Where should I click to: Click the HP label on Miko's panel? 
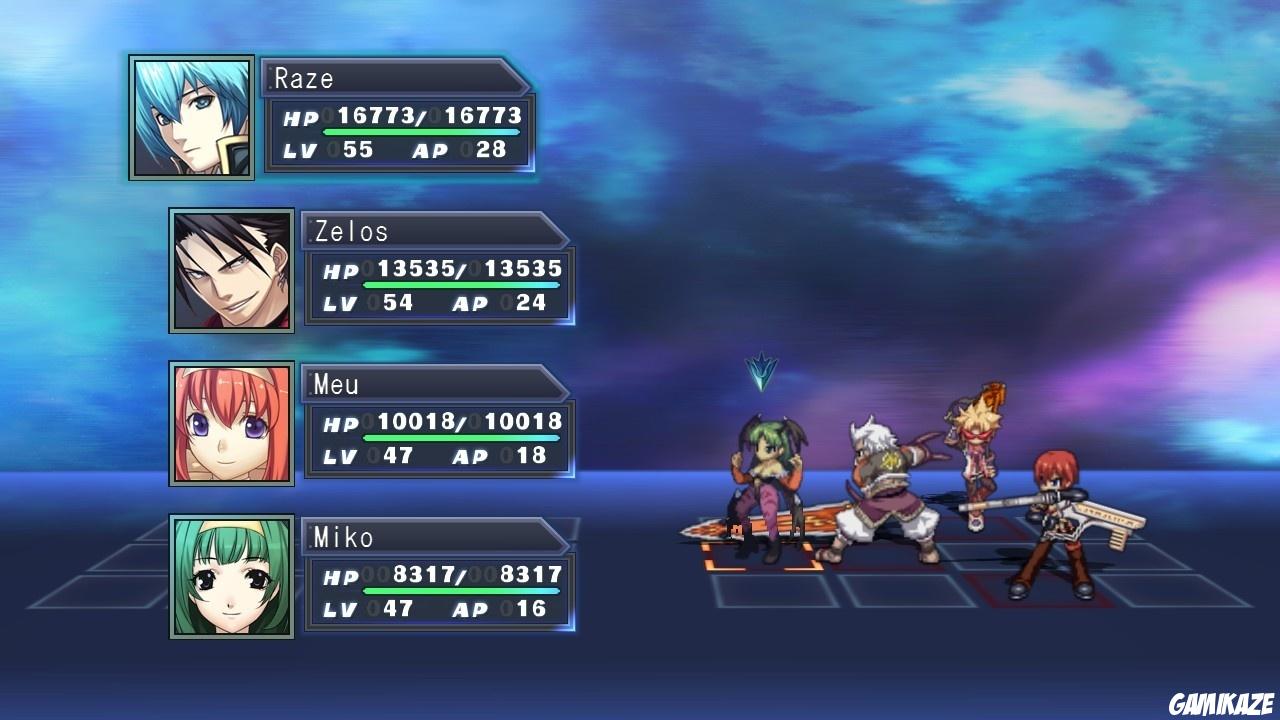(x=339, y=578)
